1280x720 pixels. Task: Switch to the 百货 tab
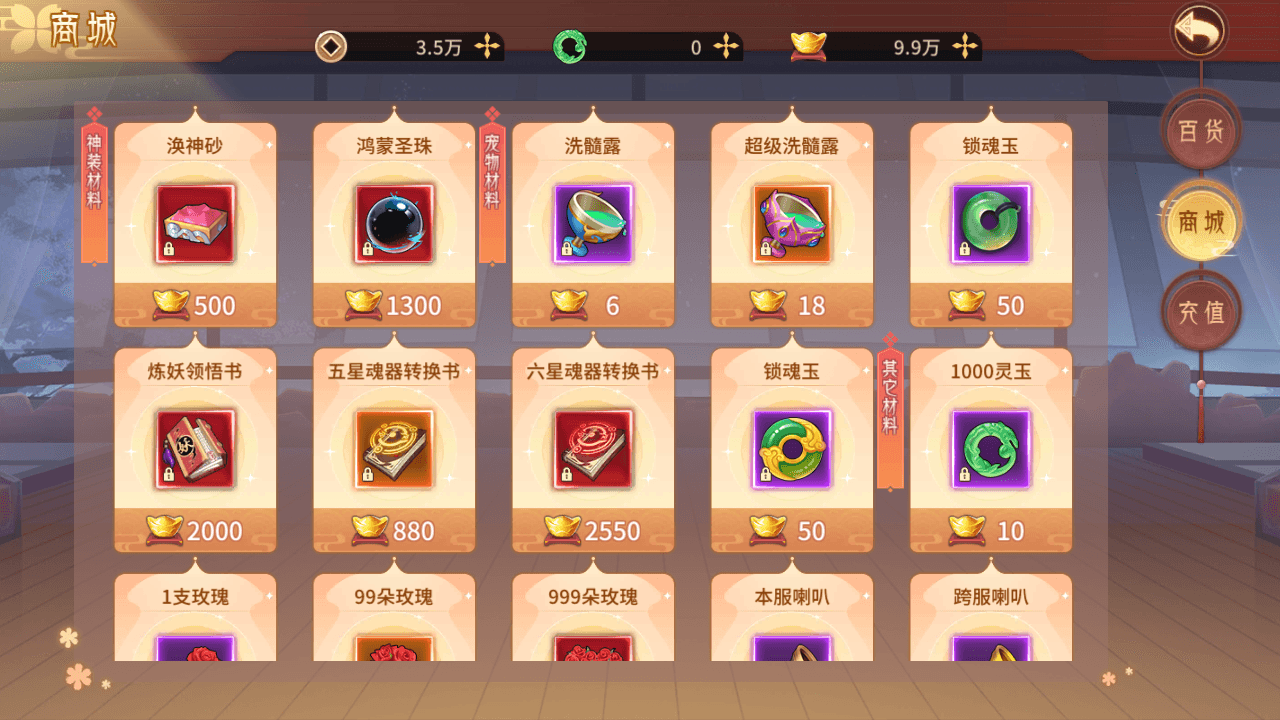click(1202, 130)
